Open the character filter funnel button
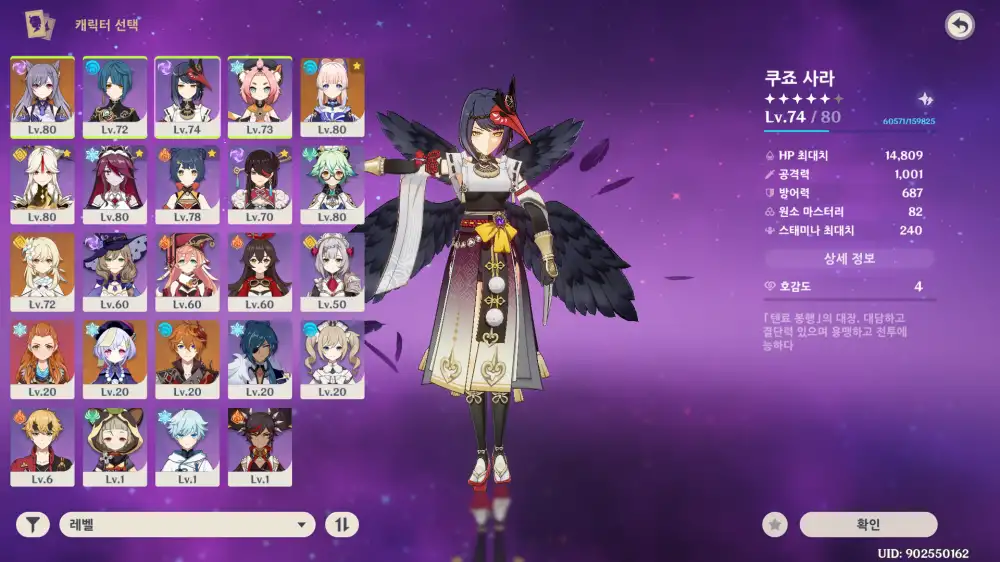The image size is (1000, 562). point(33,524)
